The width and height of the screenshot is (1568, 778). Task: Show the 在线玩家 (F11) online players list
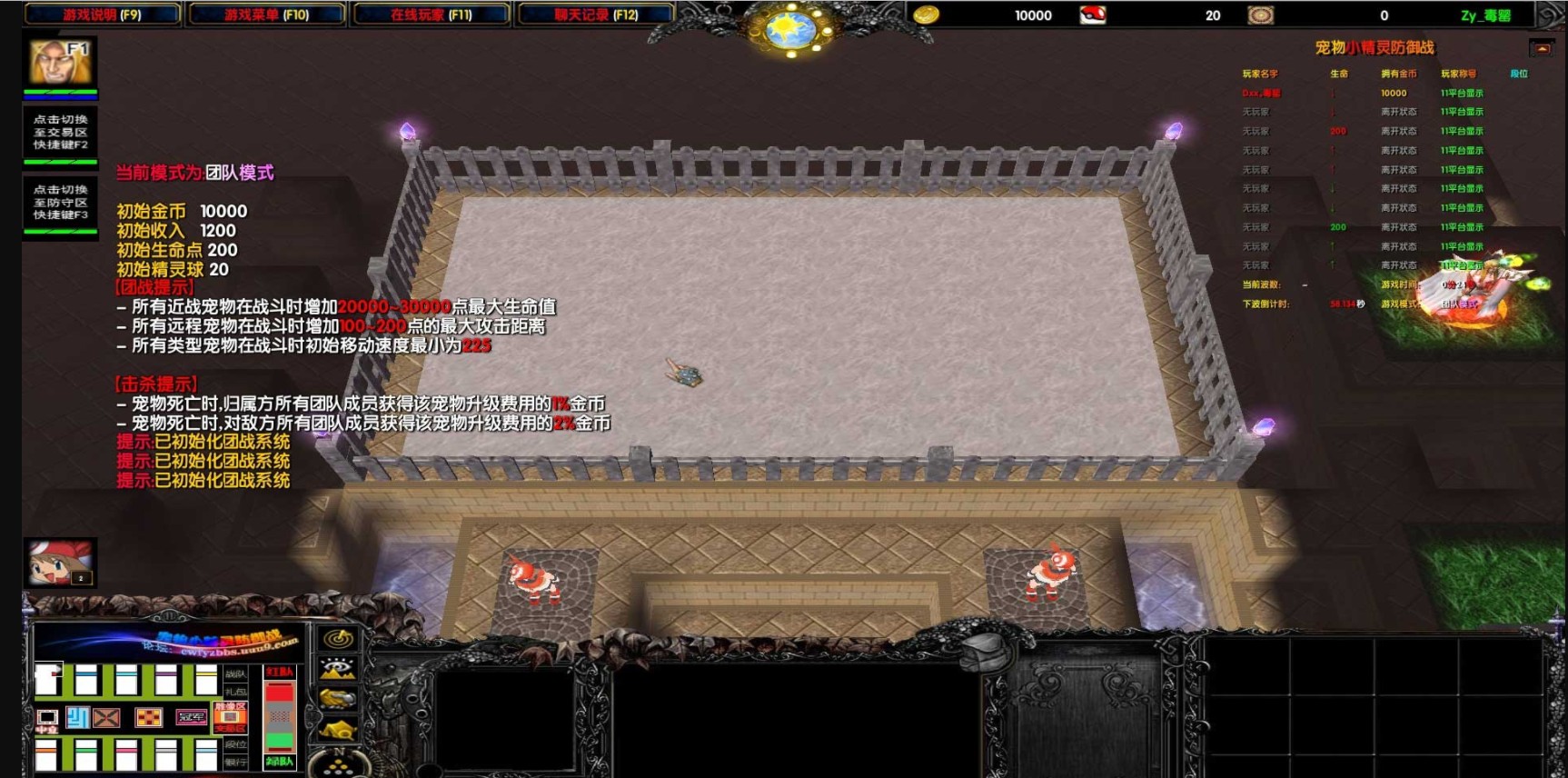431,15
